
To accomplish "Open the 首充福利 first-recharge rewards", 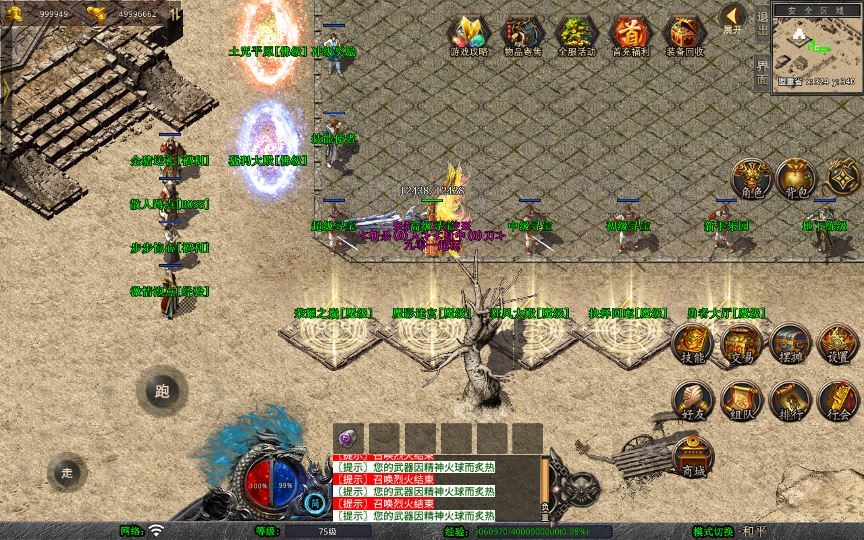I will click(x=631, y=34).
